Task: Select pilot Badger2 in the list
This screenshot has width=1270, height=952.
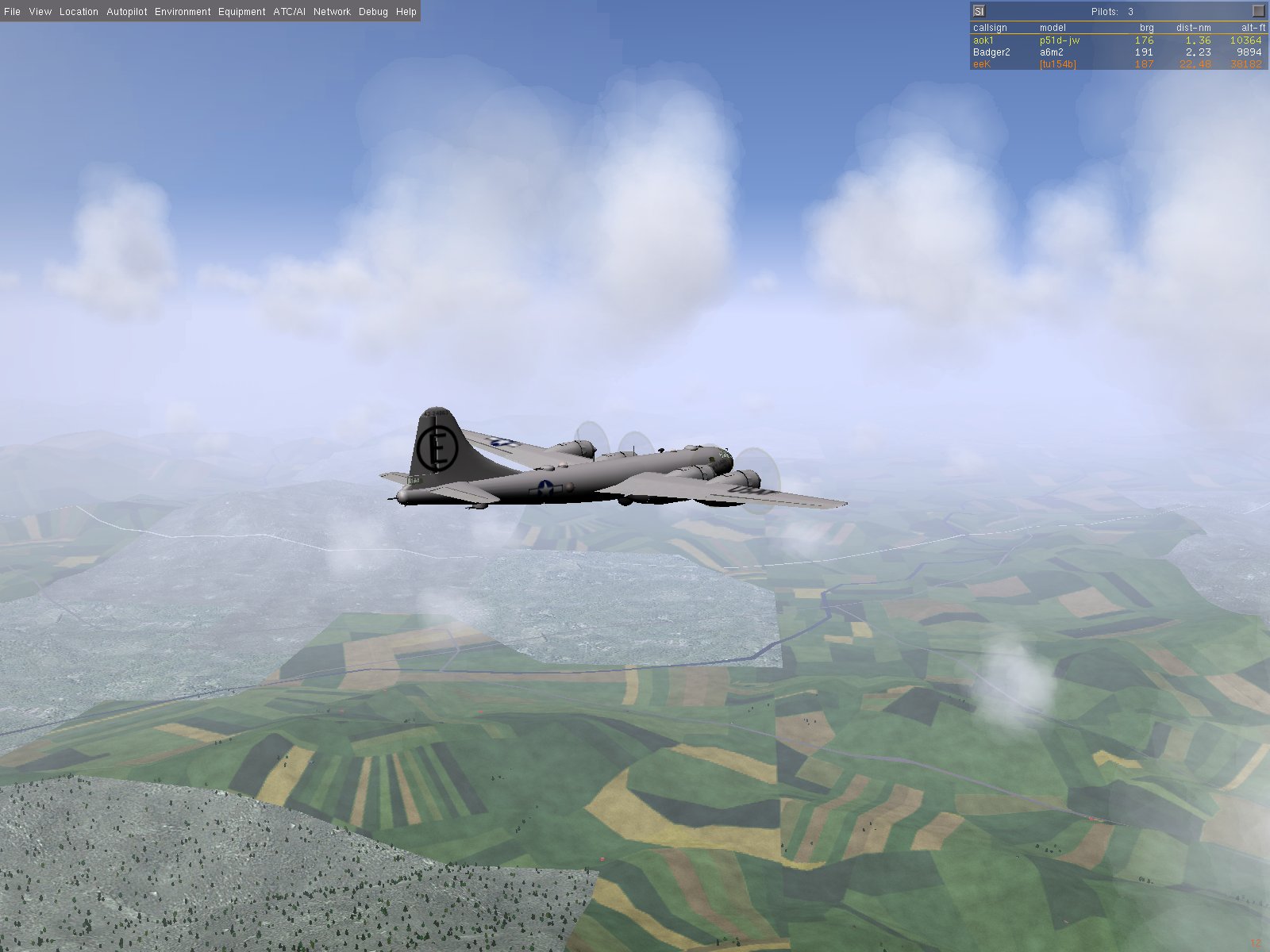Action: click(991, 52)
